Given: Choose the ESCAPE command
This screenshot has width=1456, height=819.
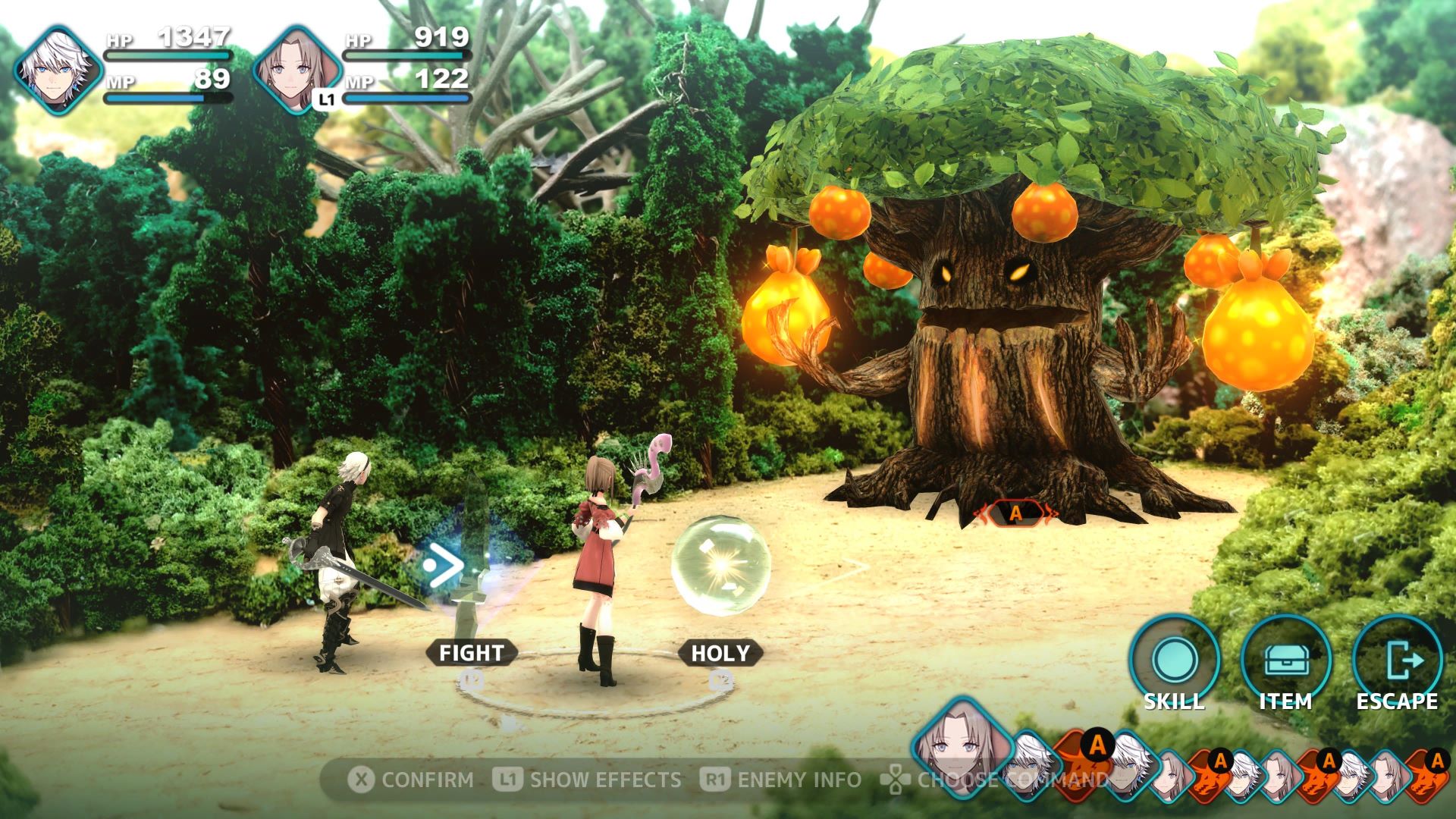Looking at the screenshot, I should click(x=1397, y=661).
